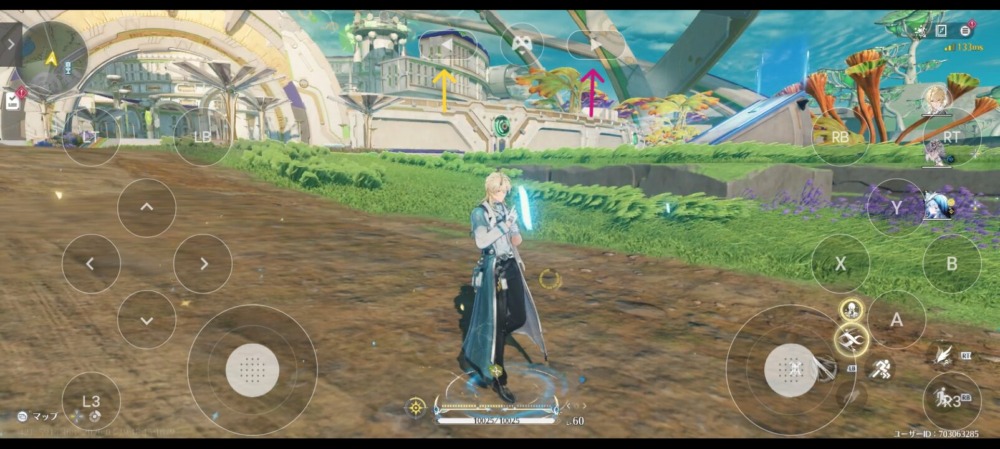The width and height of the screenshot is (1000, 449).
Task: Open the gamepad overlay settings icon
Action: [x=521, y=42]
